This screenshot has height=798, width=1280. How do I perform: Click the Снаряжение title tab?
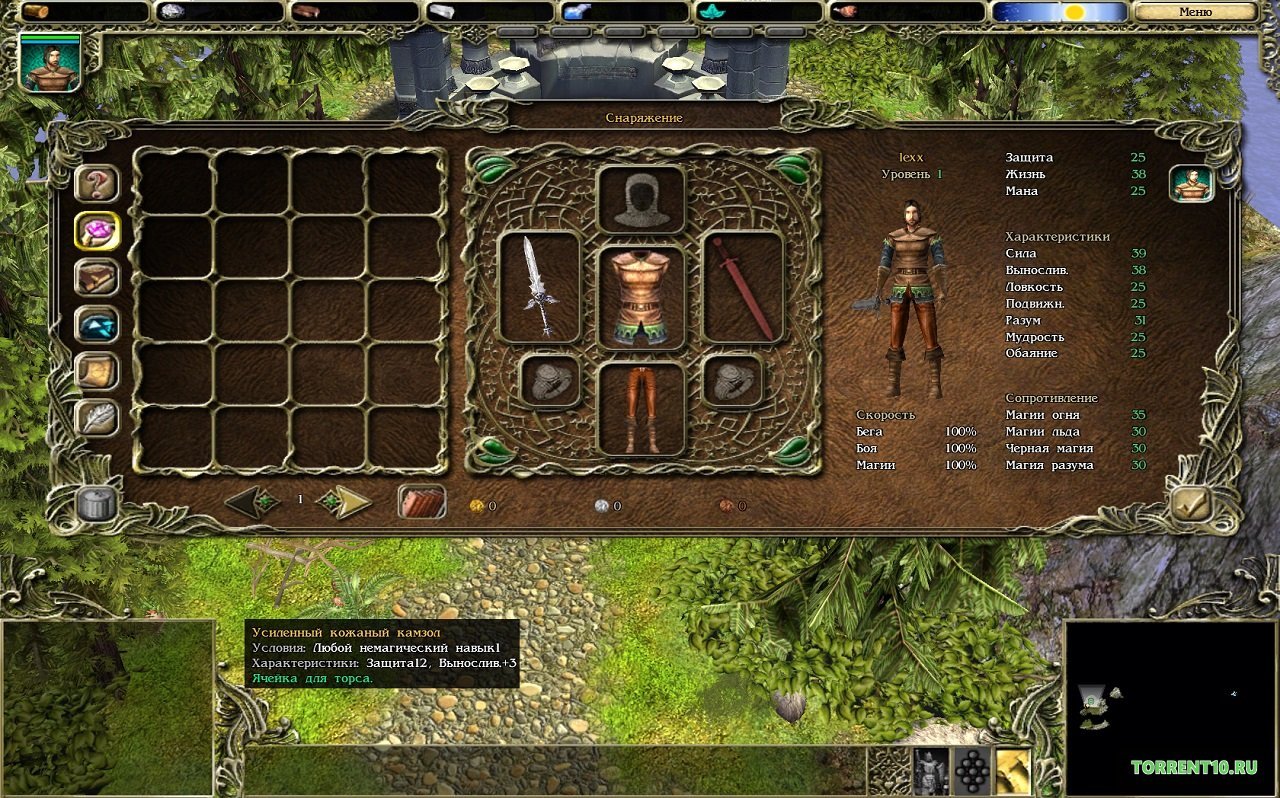[x=645, y=118]
